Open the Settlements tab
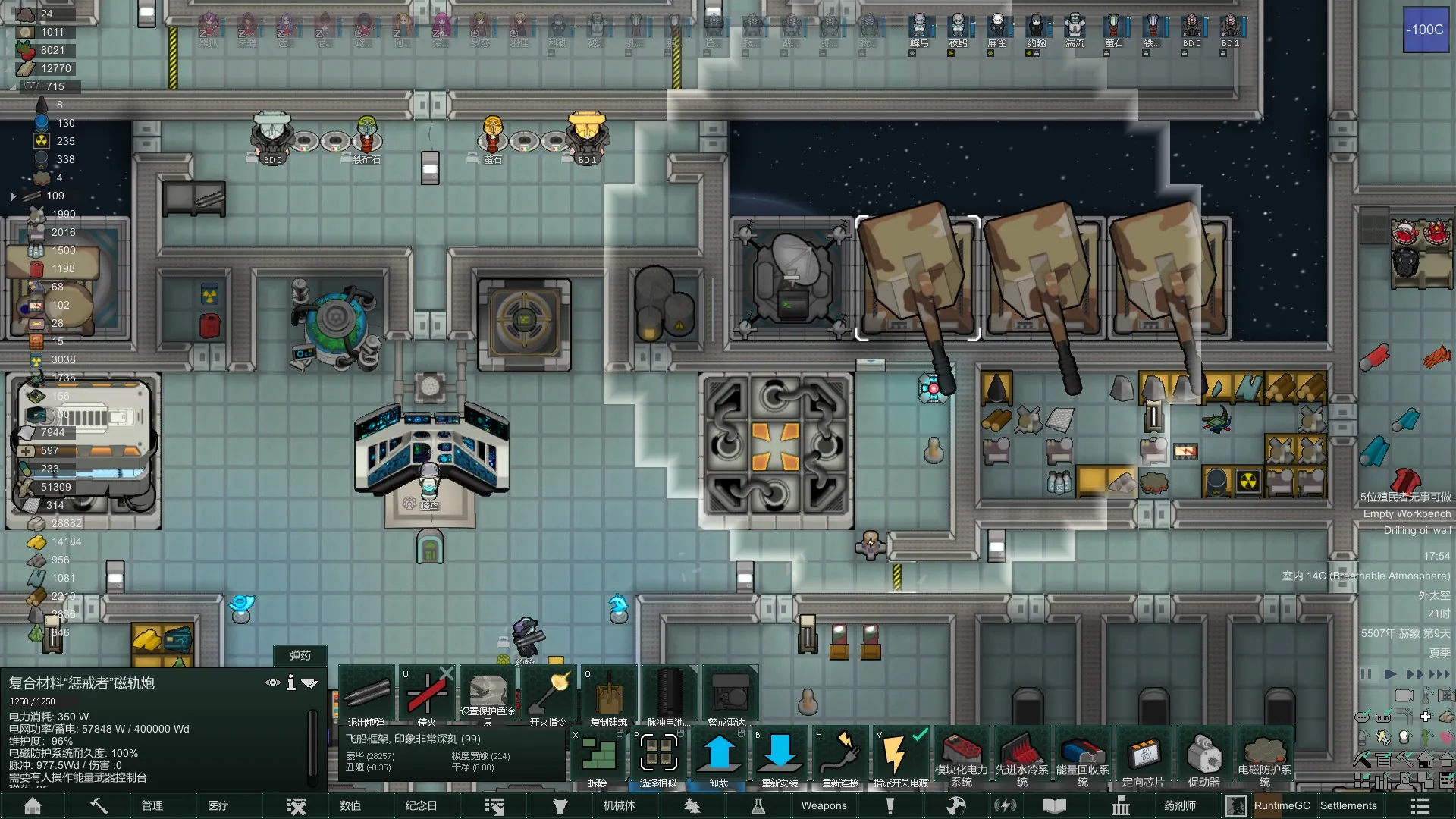 coord(1348,805)
